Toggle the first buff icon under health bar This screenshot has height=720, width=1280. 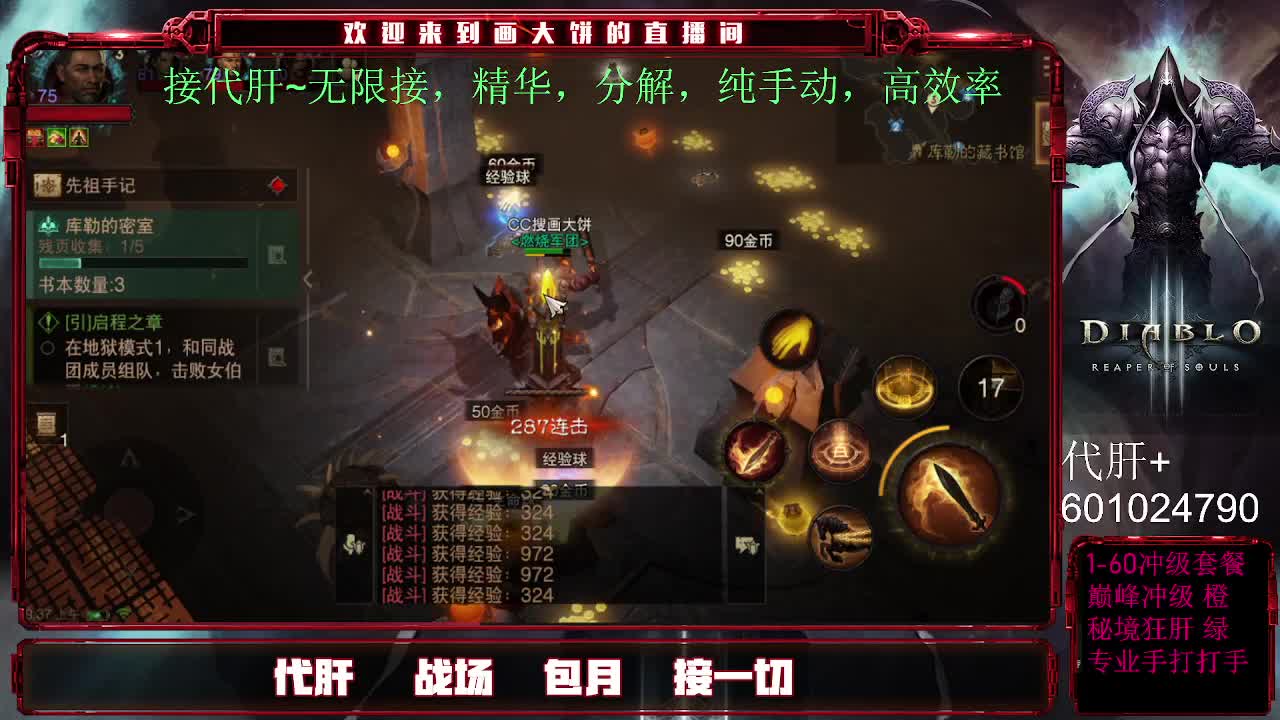tap(35, 137)
